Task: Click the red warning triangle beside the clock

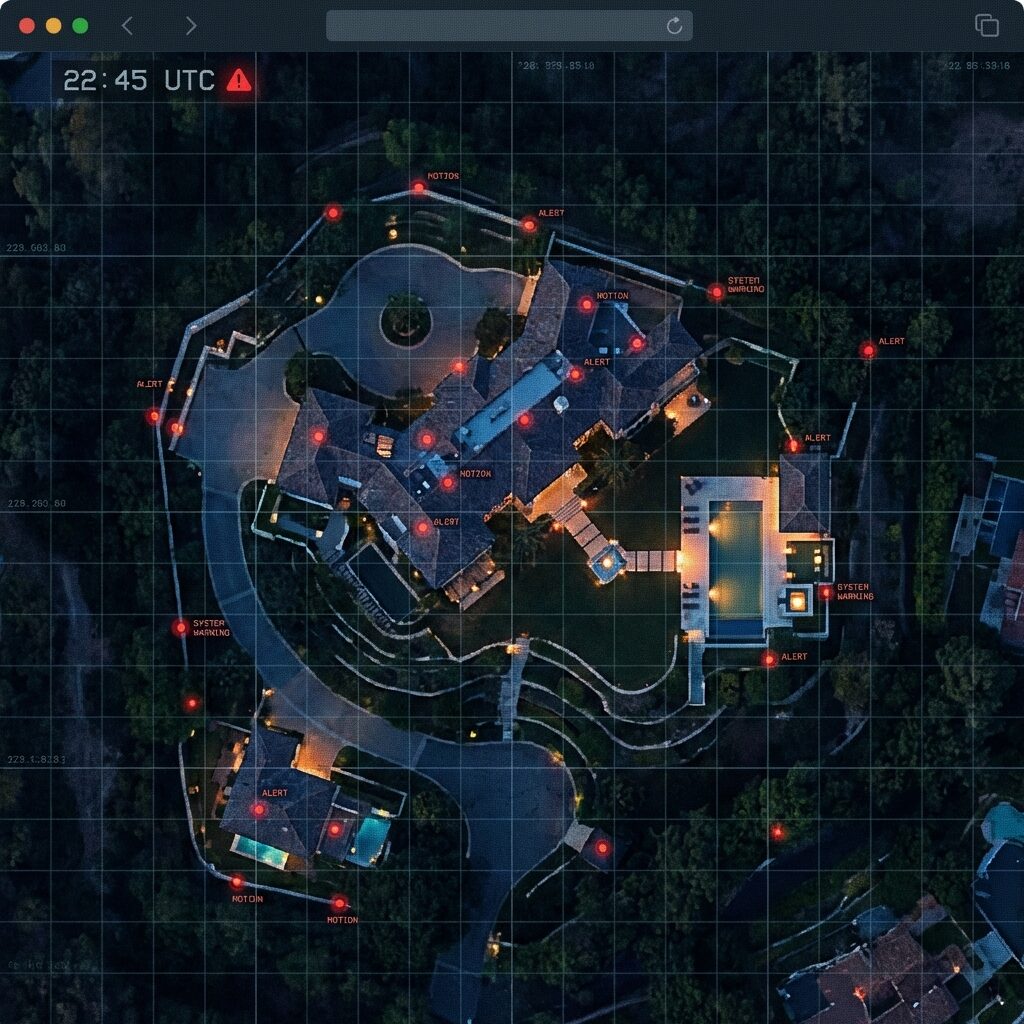Action: pyautogui.click(x=239, y=80)
